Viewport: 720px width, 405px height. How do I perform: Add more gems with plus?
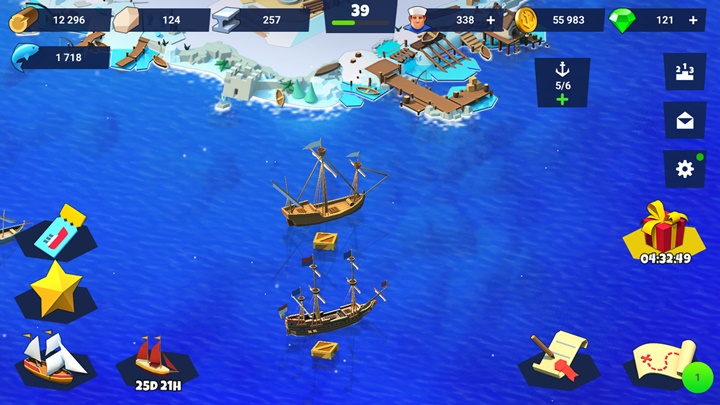tap(693, 20)
